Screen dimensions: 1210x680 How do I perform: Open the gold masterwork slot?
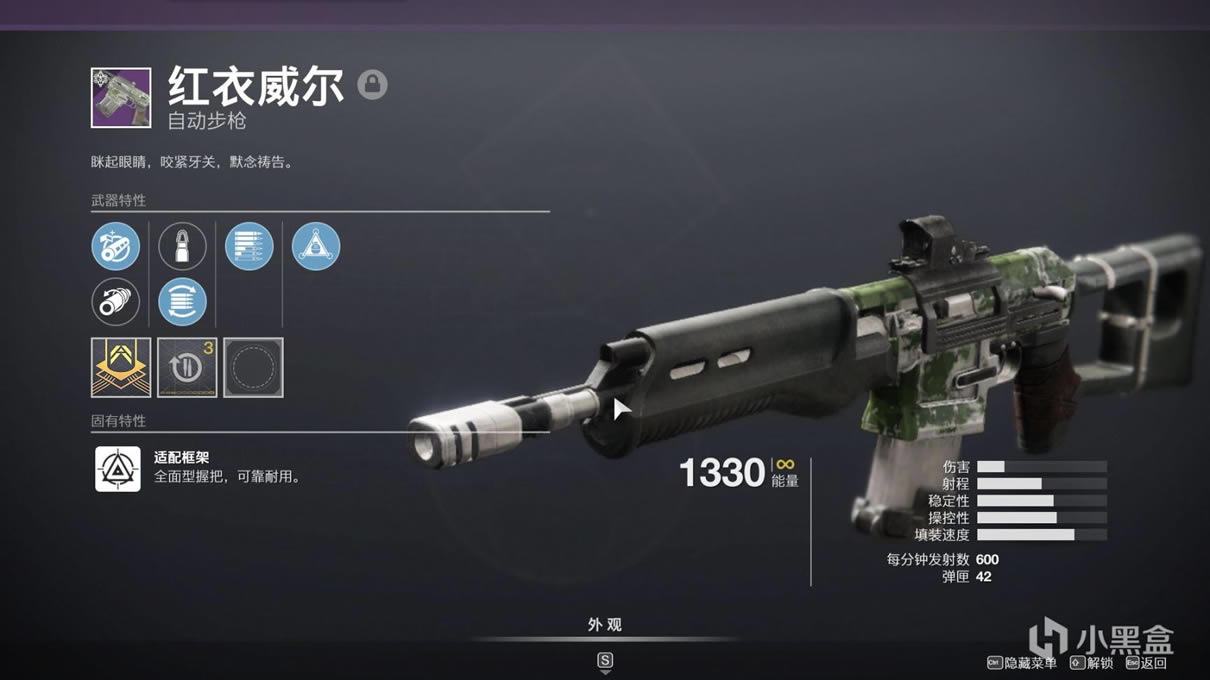[121, 367]
